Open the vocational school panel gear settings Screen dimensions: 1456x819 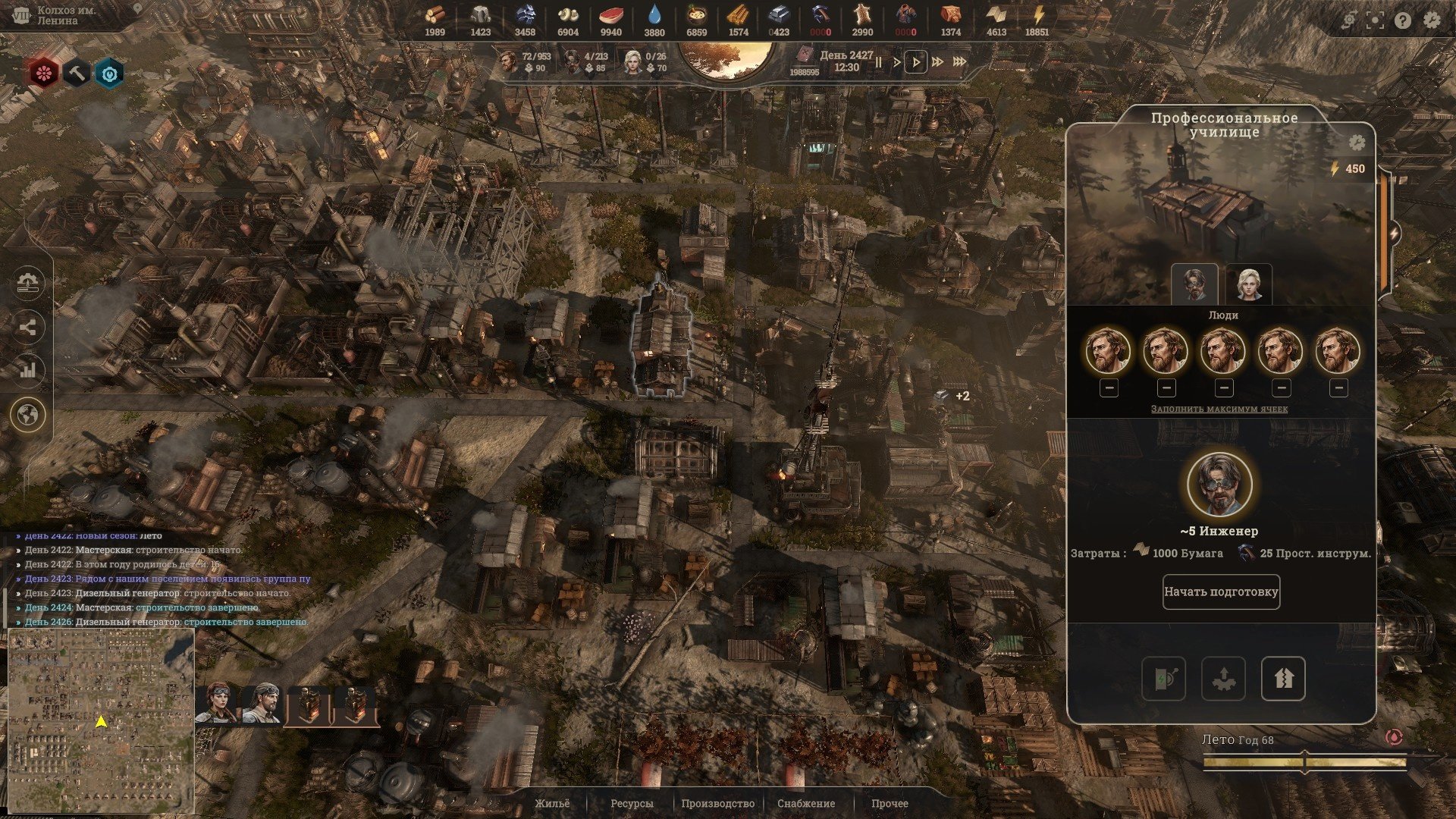(1357, 143)
